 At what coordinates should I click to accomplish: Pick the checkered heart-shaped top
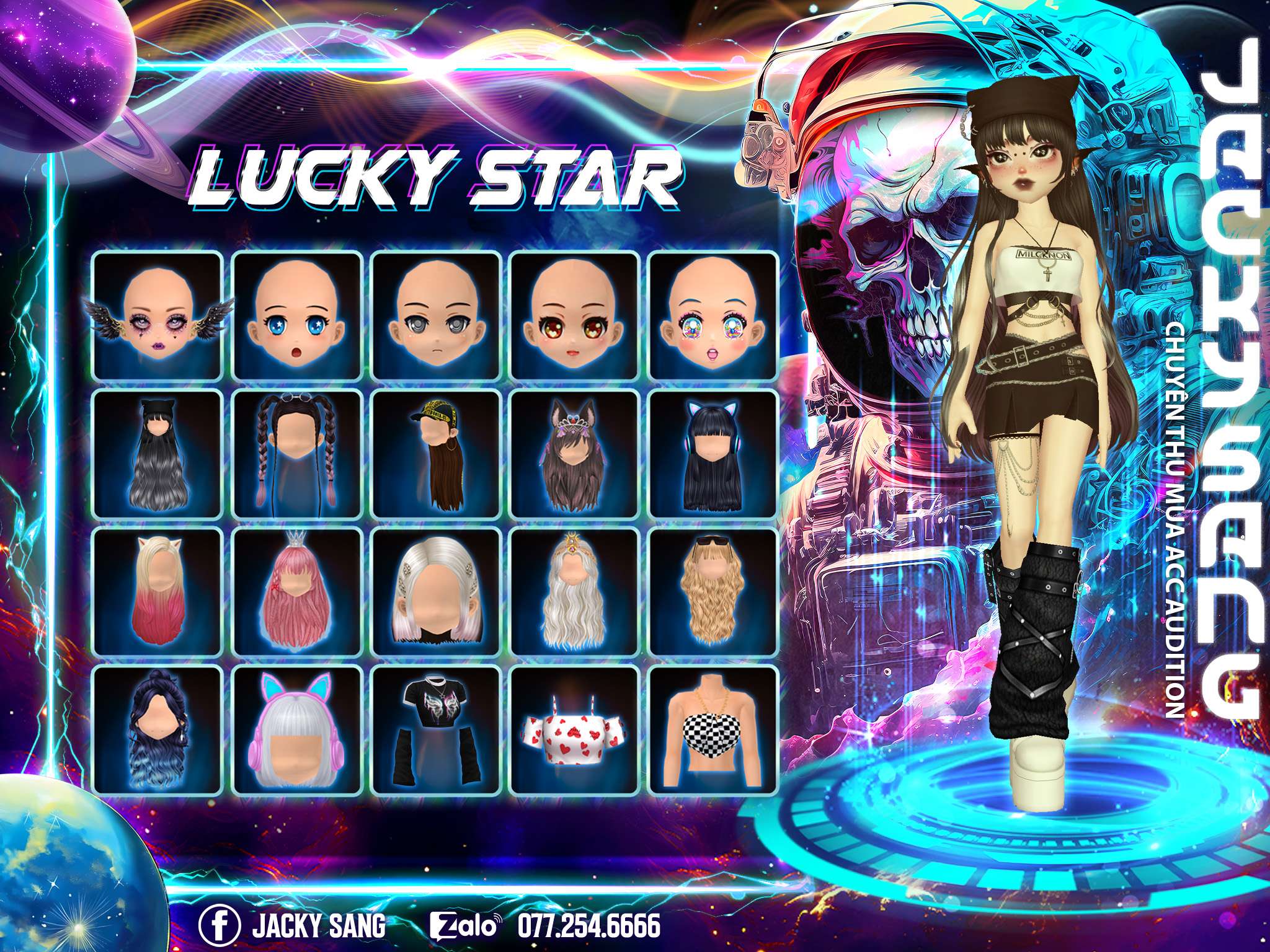714,729
